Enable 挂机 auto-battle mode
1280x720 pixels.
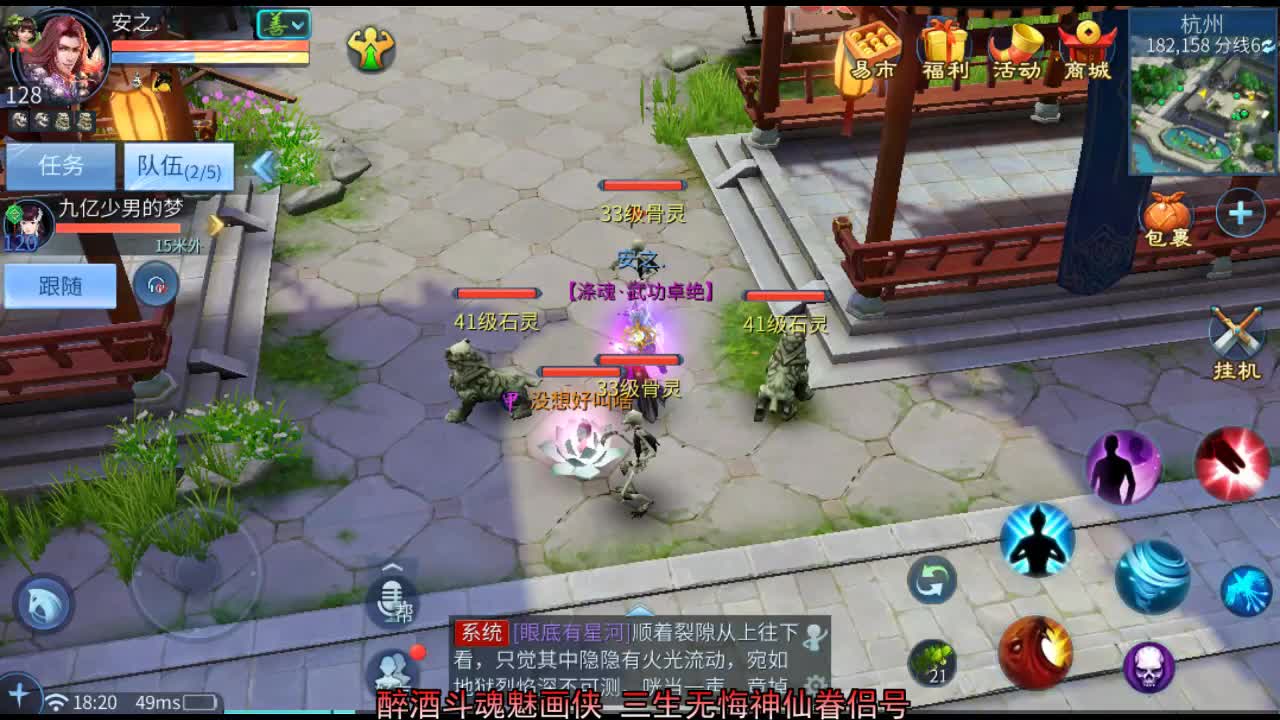(x=1237, y=330)
